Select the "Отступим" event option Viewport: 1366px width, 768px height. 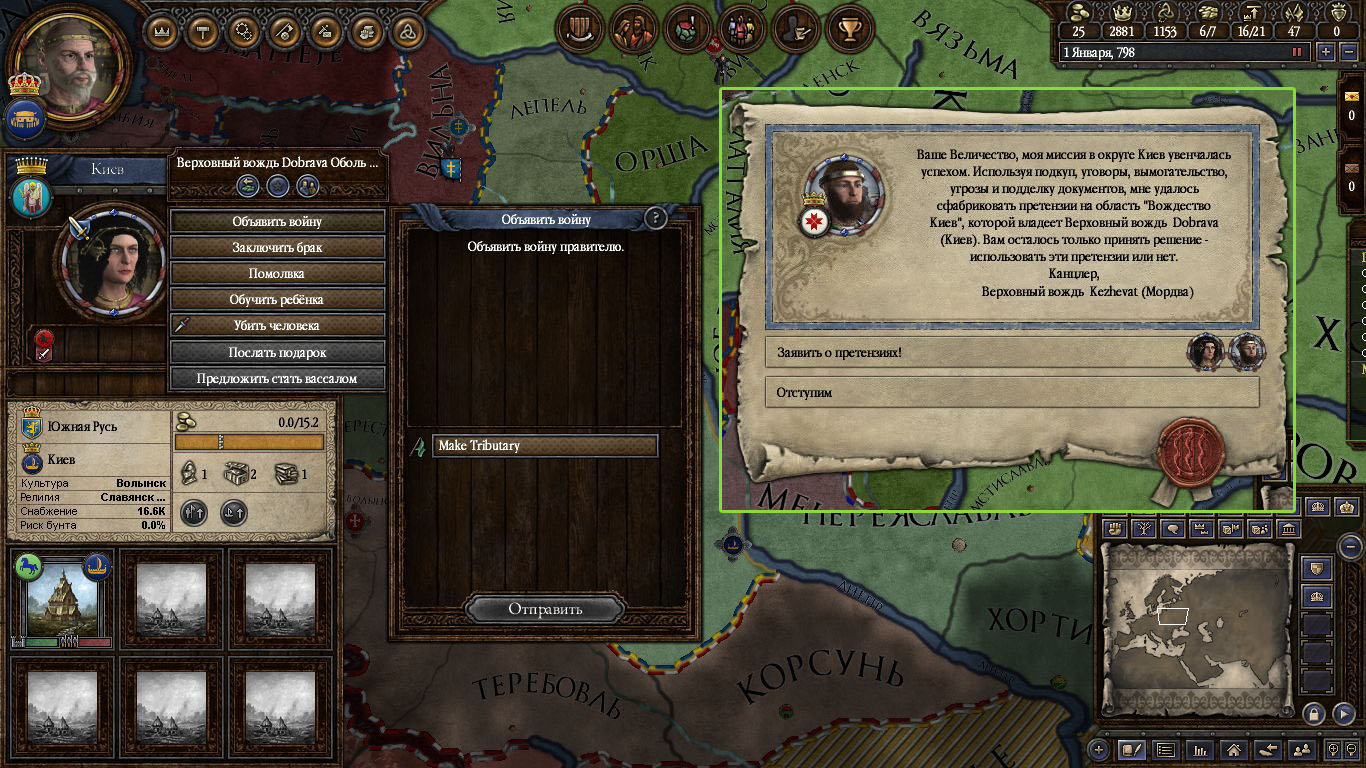click(x=1010, y=393)
